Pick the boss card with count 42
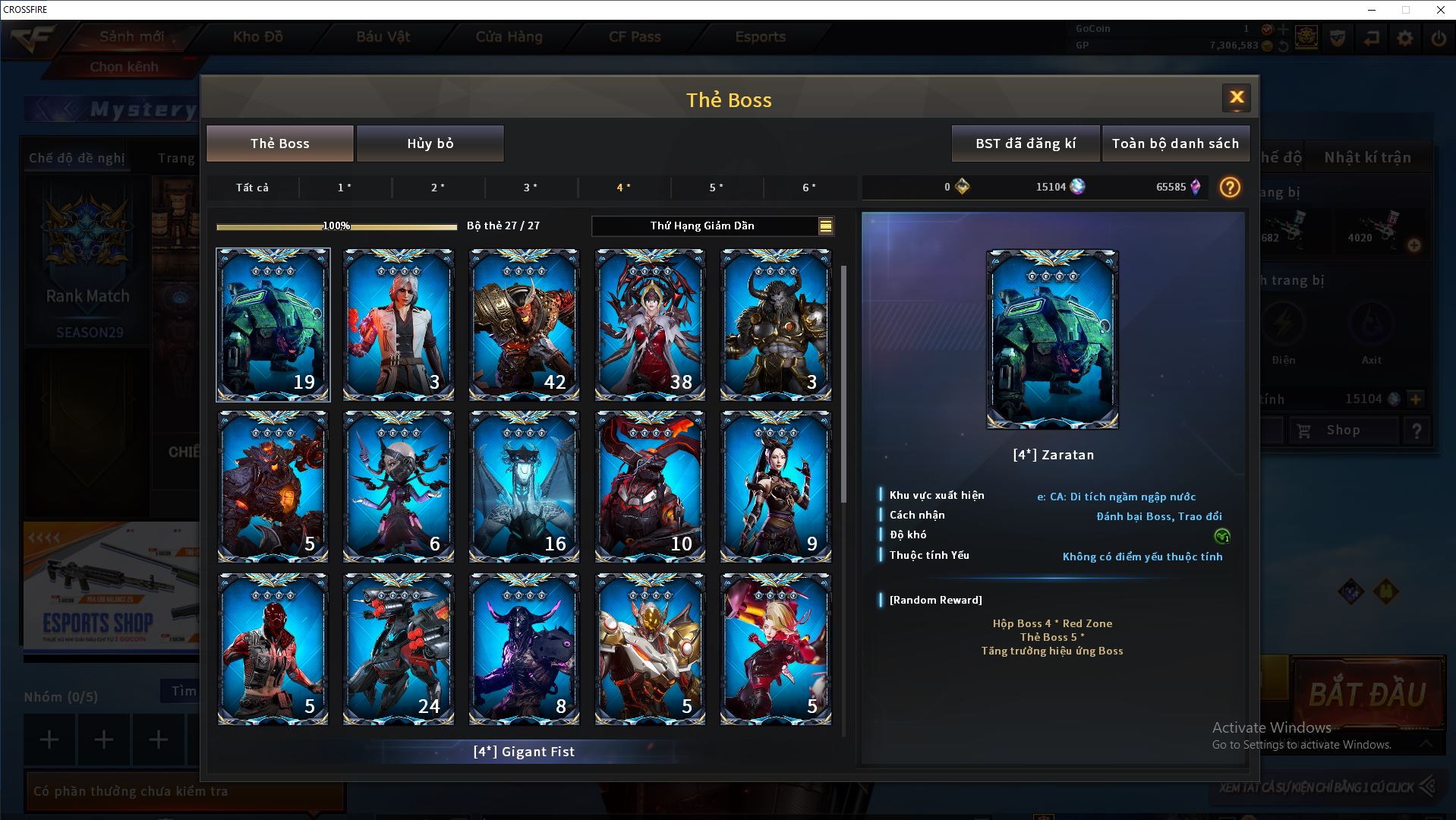This screenshot has width=1456, height=820. pos(524,324)
